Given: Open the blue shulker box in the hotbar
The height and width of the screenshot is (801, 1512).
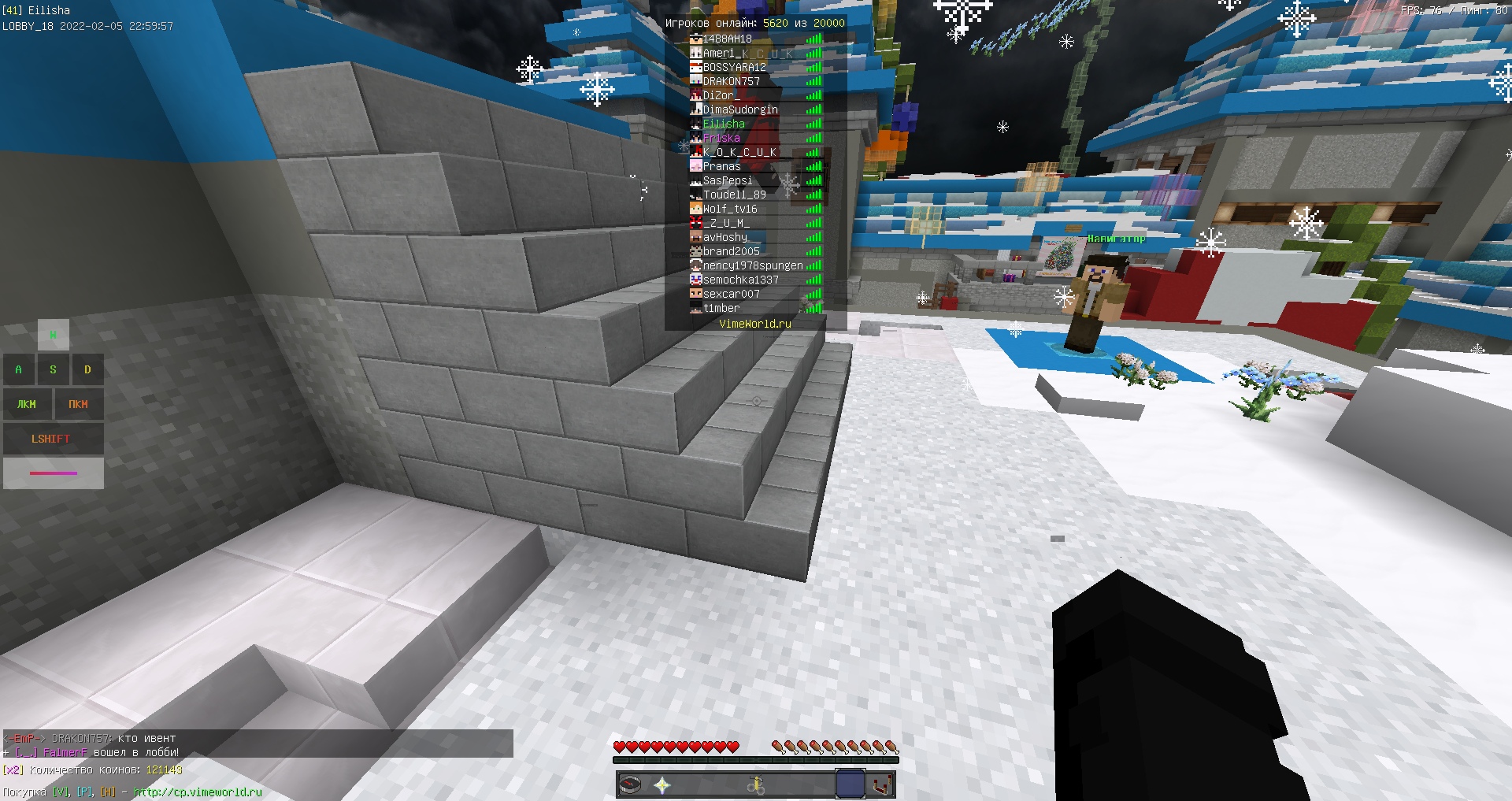Looking at the screenshot, I should pos(850,784).
